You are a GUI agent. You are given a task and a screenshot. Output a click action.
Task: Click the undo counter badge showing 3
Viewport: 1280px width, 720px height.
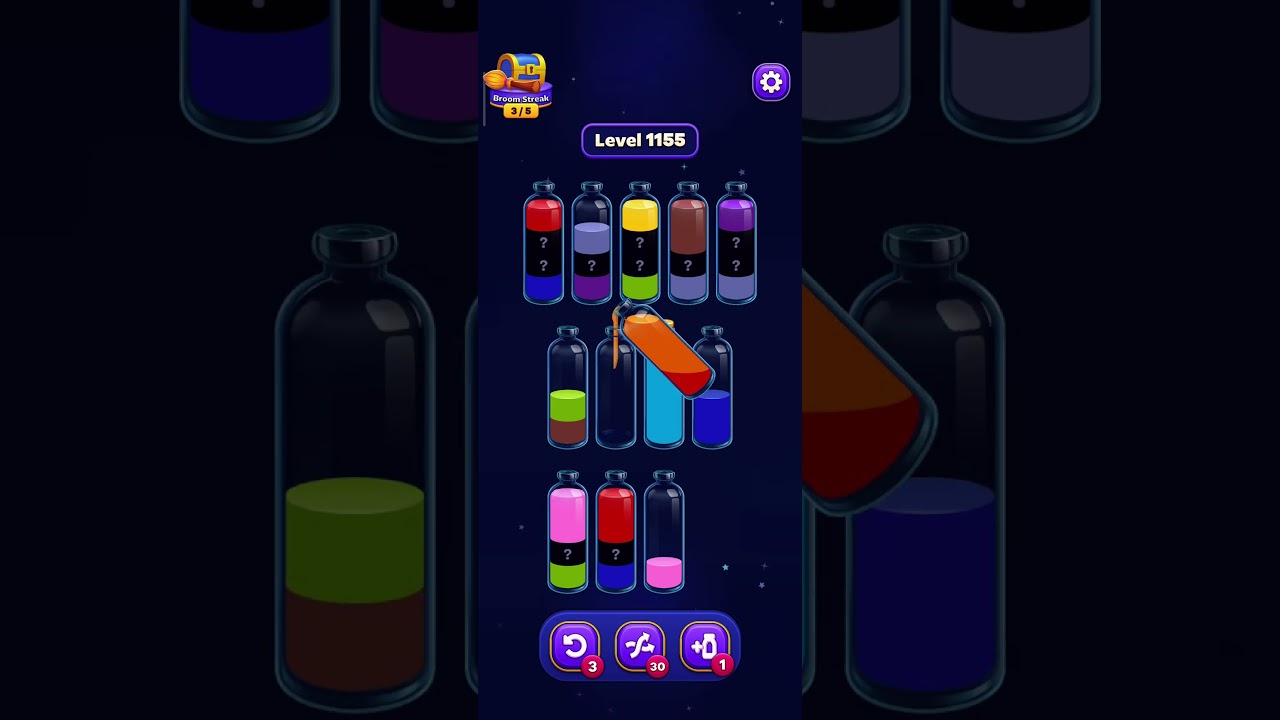tap(594, 666)
